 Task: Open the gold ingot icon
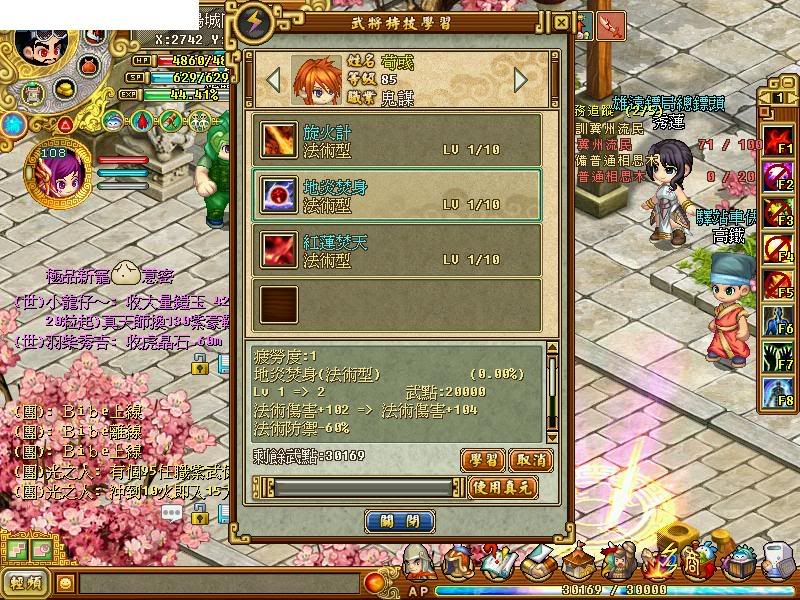[67, 88]
